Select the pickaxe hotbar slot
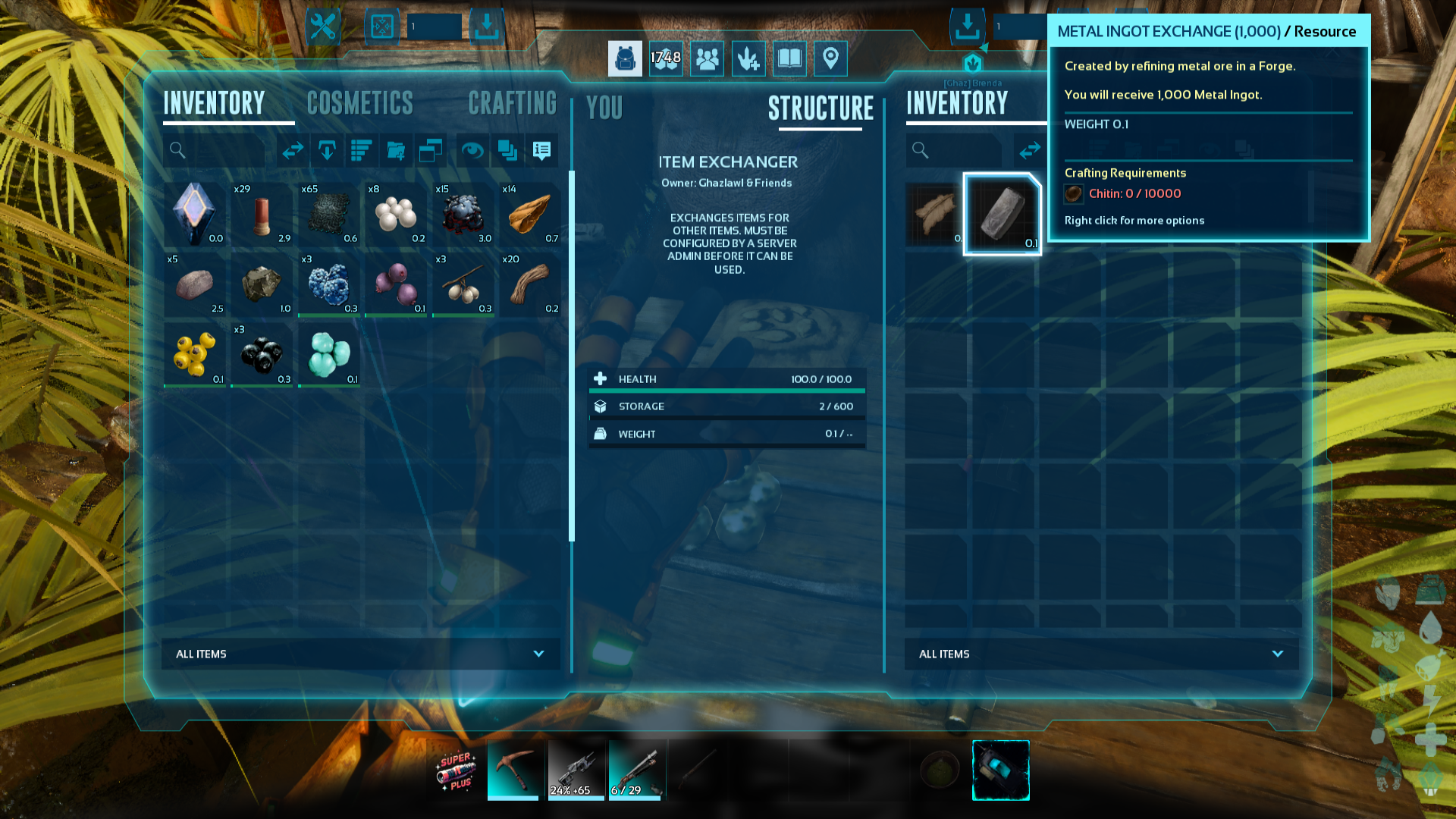Screen dimensions: 1456x819 (513, 770)
